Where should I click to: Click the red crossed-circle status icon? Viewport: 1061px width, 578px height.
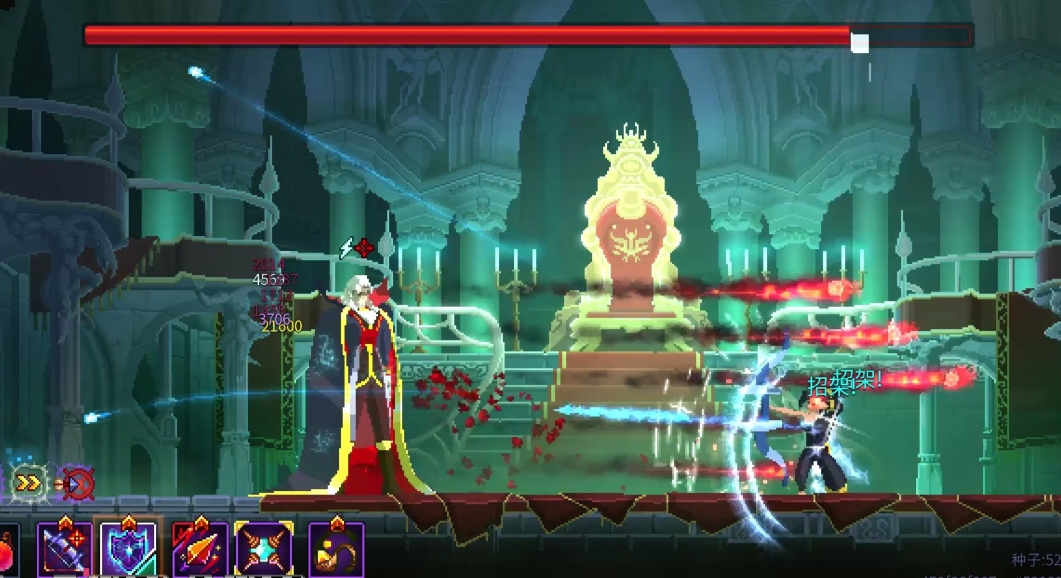point(78,484)
